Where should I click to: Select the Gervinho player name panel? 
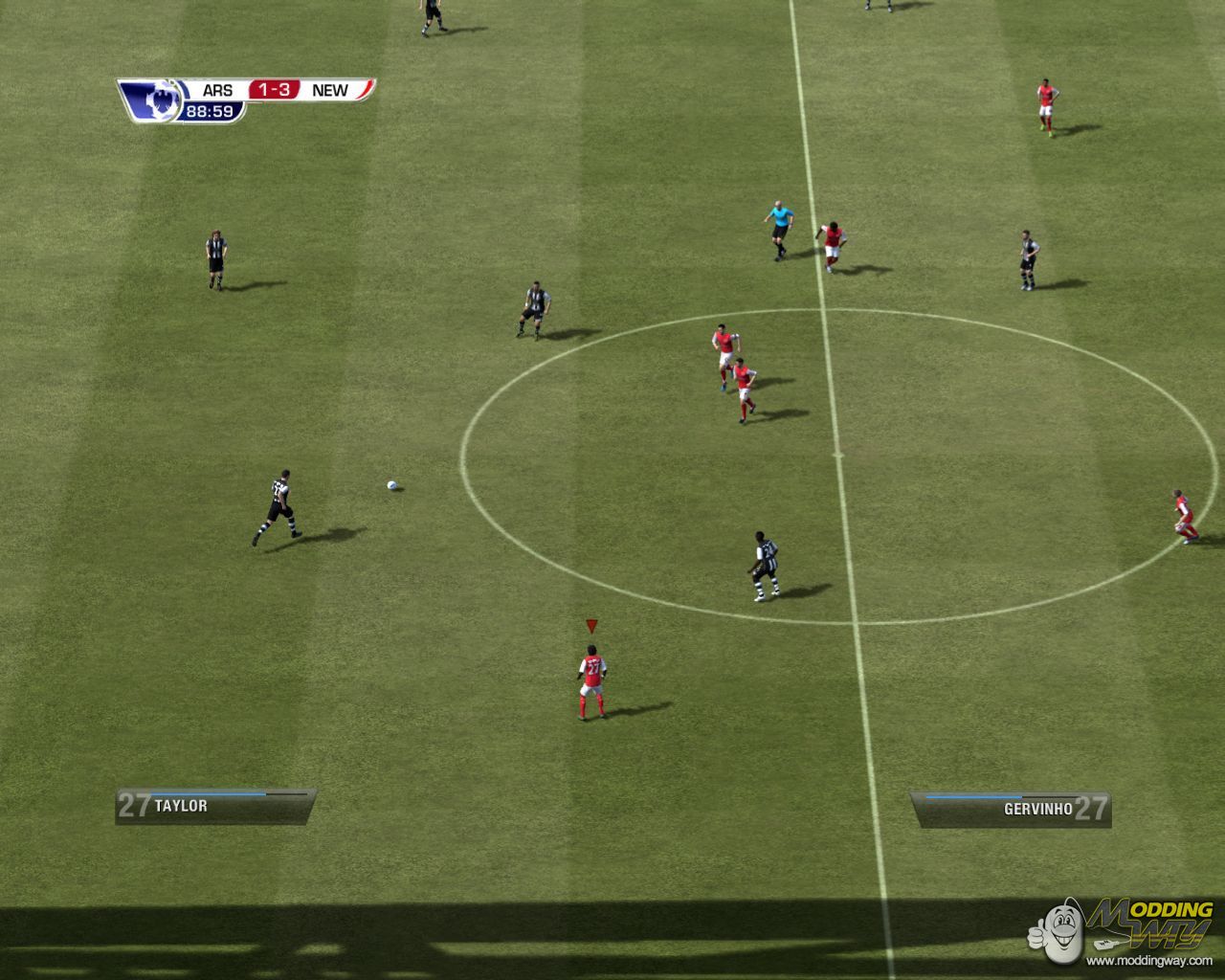click(x=1011, y=809)
